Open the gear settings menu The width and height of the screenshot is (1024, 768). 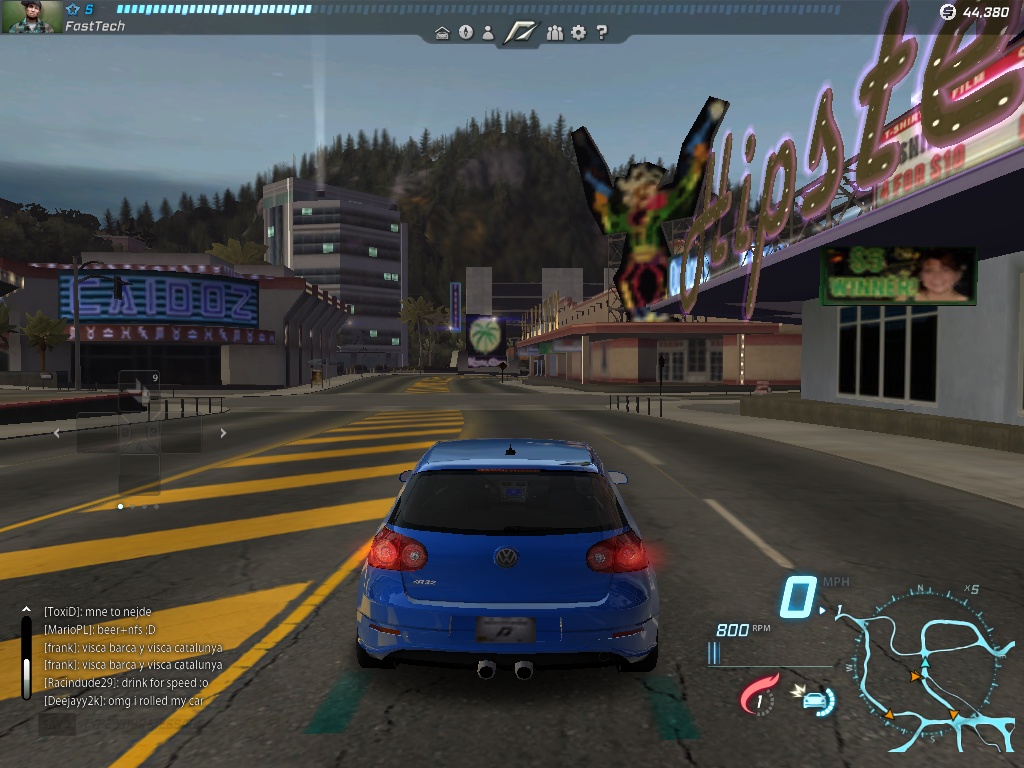[x=578, y=32]
